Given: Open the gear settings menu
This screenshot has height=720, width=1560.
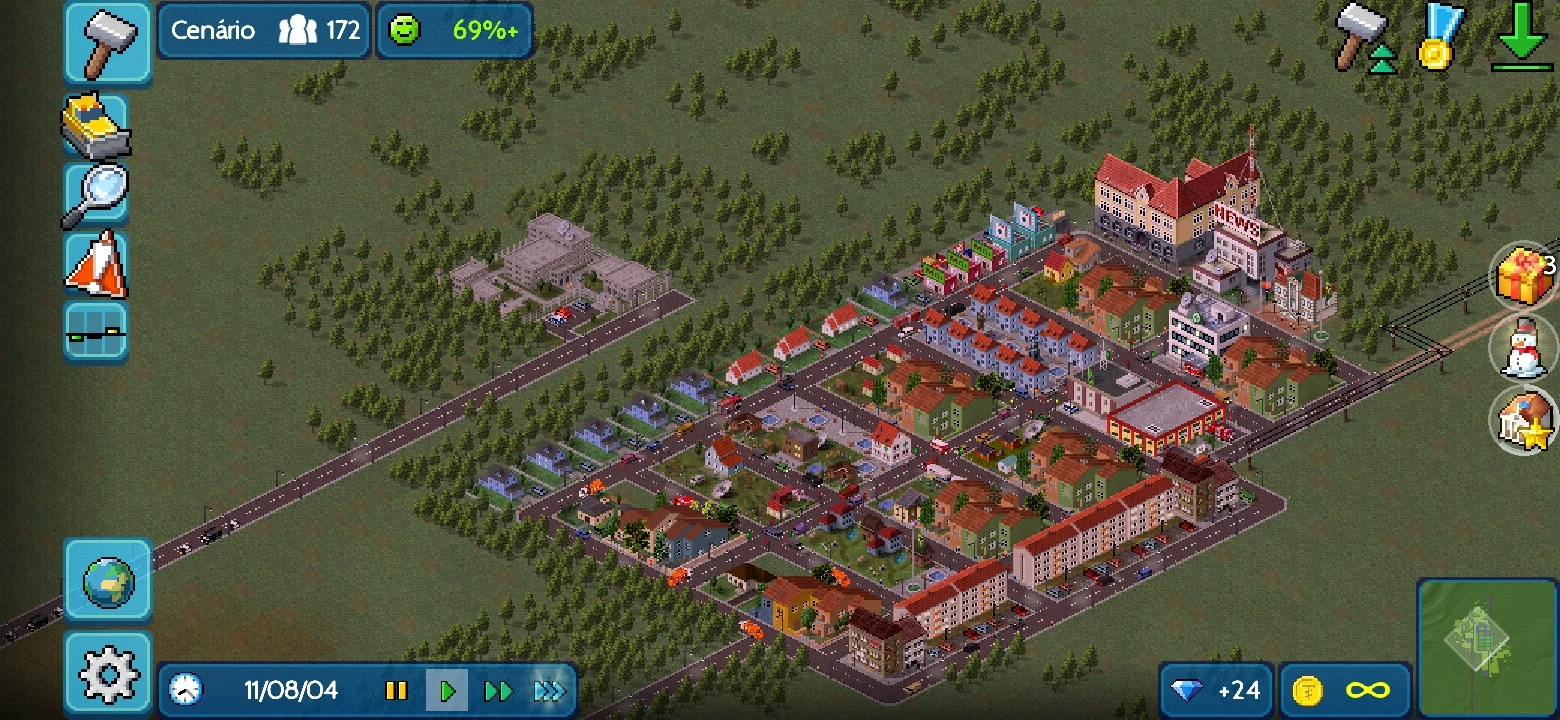Looking at the screenshot, I should pos(108,675).
